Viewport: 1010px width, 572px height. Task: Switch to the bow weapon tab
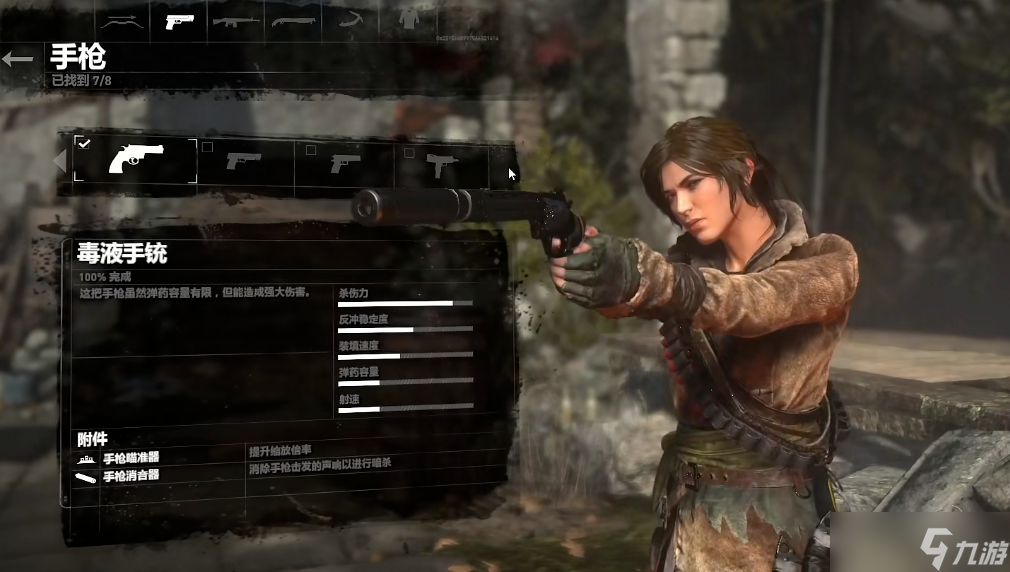coord(121,20)
